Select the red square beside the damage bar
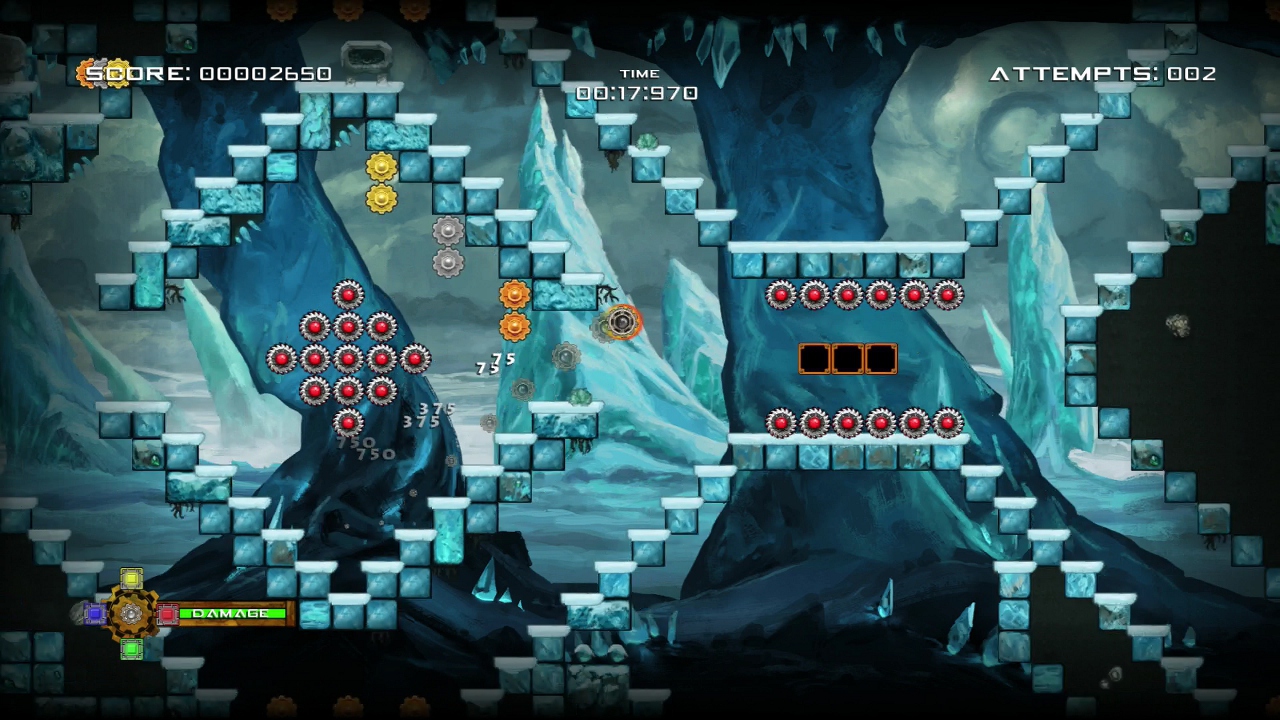1280x720 pixels. point(168,613)
